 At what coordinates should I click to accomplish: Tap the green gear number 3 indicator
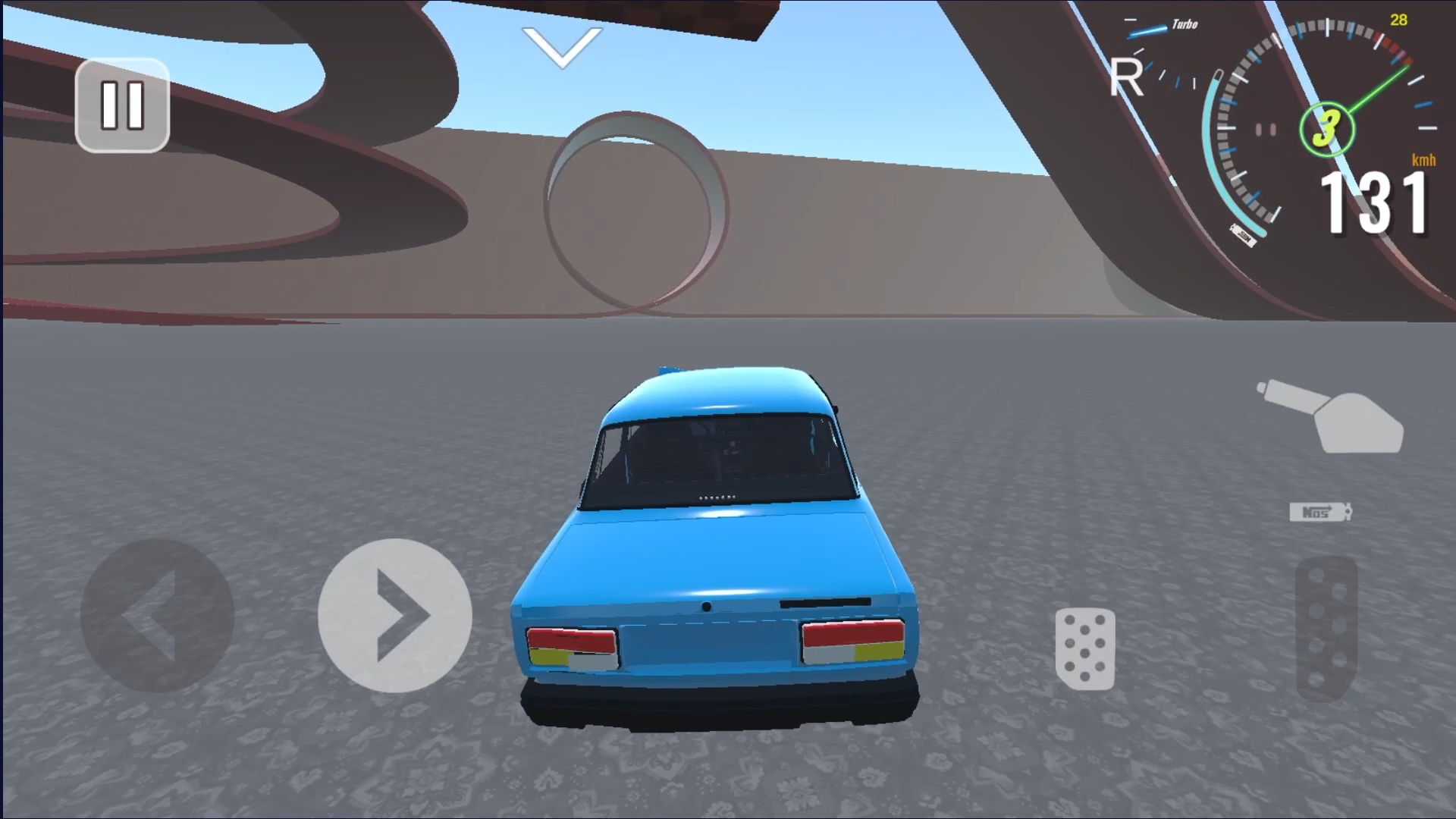1329,129
